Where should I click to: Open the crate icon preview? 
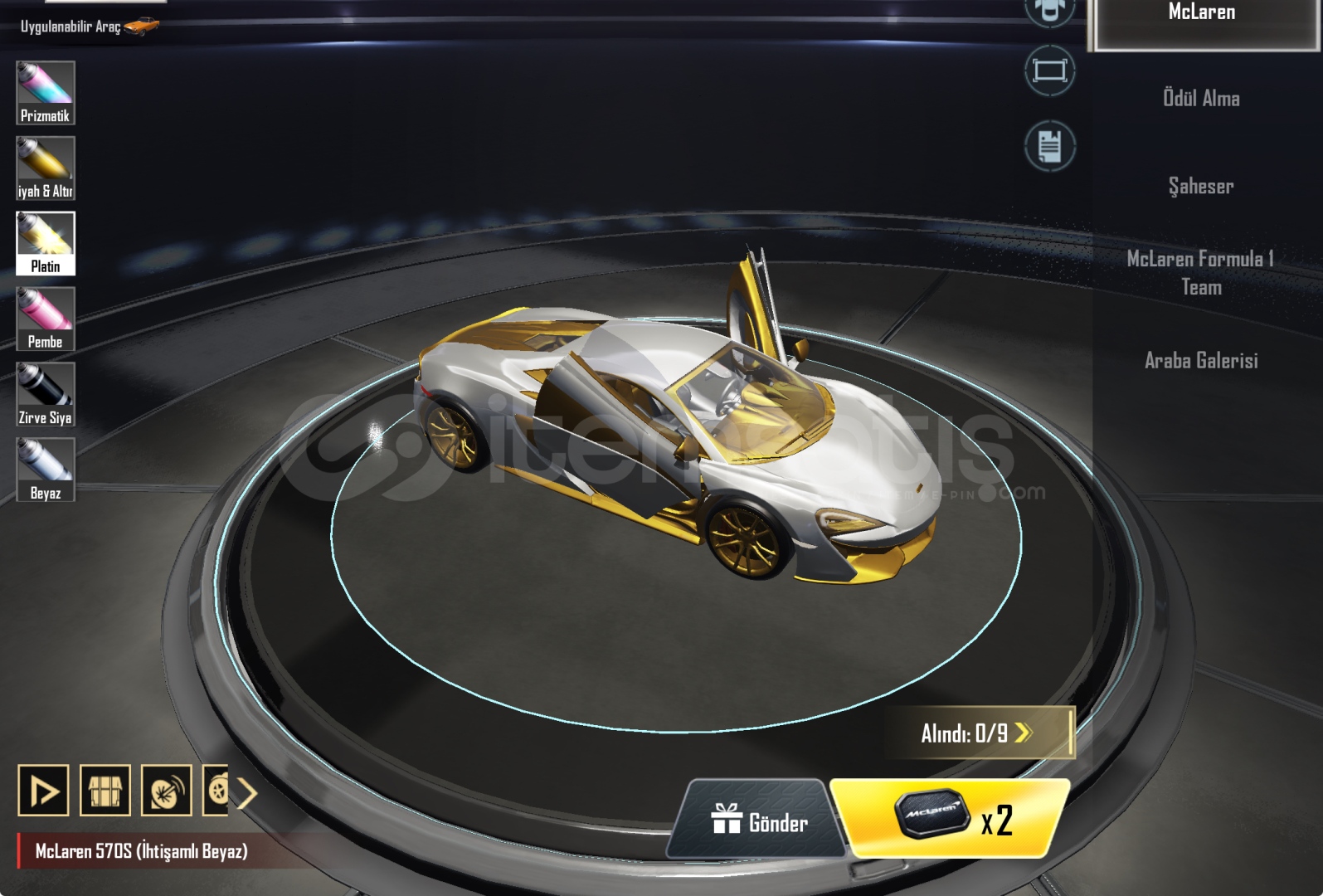click(x=105, y=791)
